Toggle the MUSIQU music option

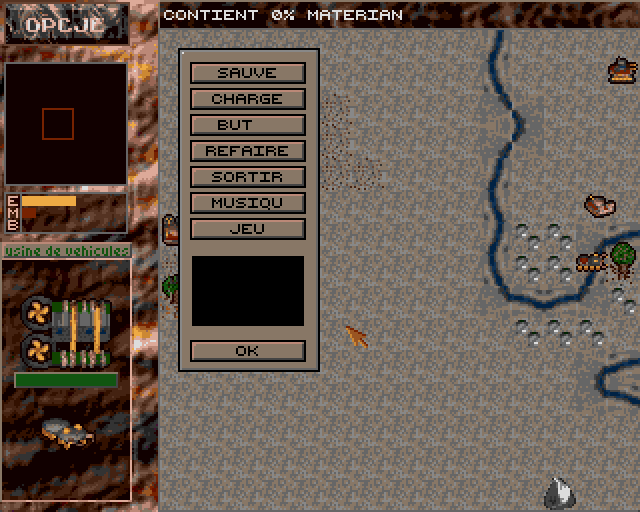pyautogui.click(x=247, y=203)
